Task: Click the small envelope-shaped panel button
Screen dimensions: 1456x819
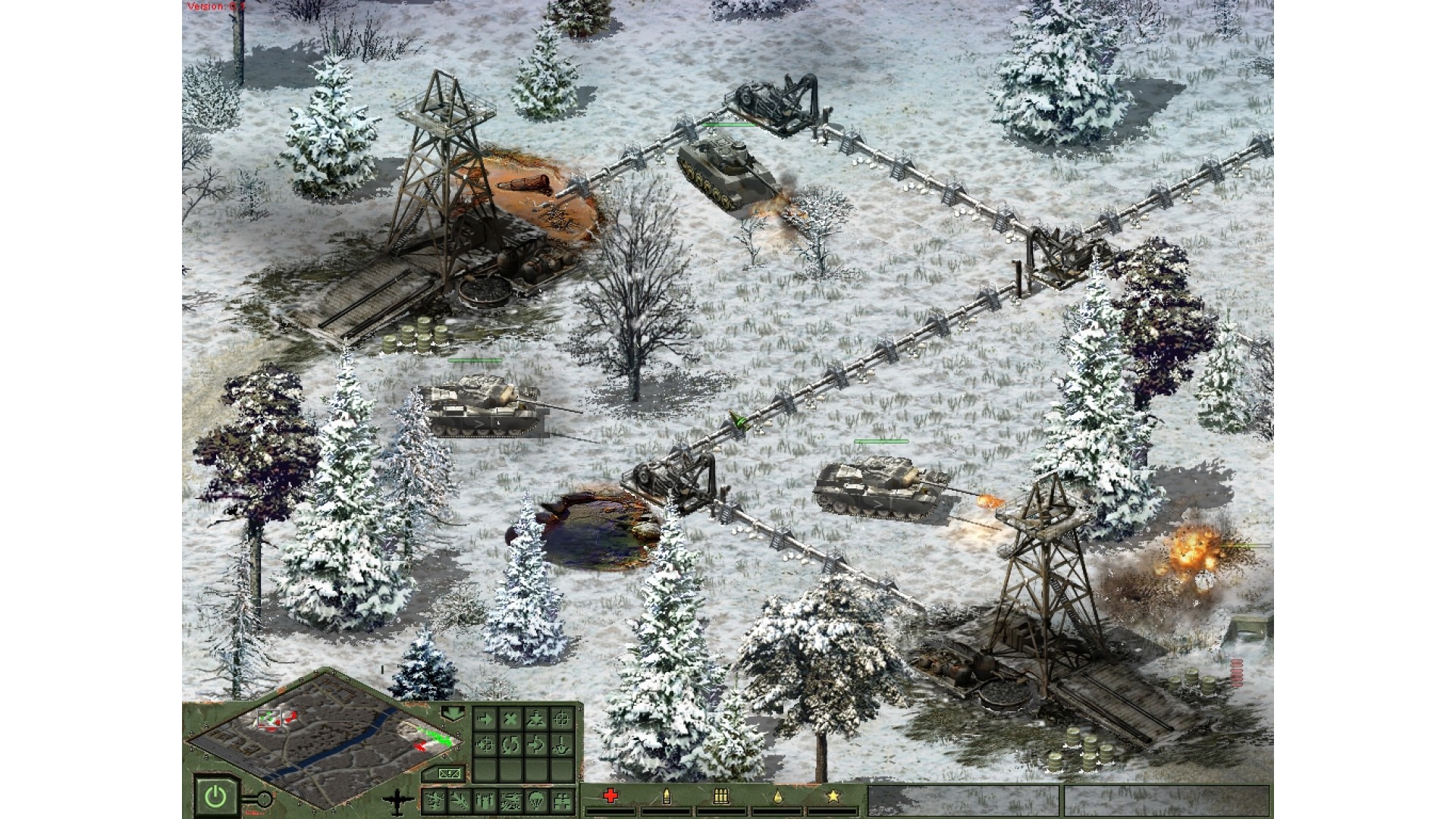Action: click(x=450, y=773)
